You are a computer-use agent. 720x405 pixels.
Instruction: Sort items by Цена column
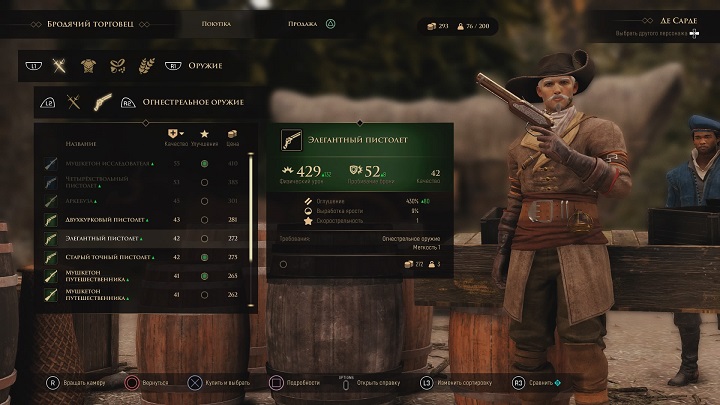coord(232,138)
